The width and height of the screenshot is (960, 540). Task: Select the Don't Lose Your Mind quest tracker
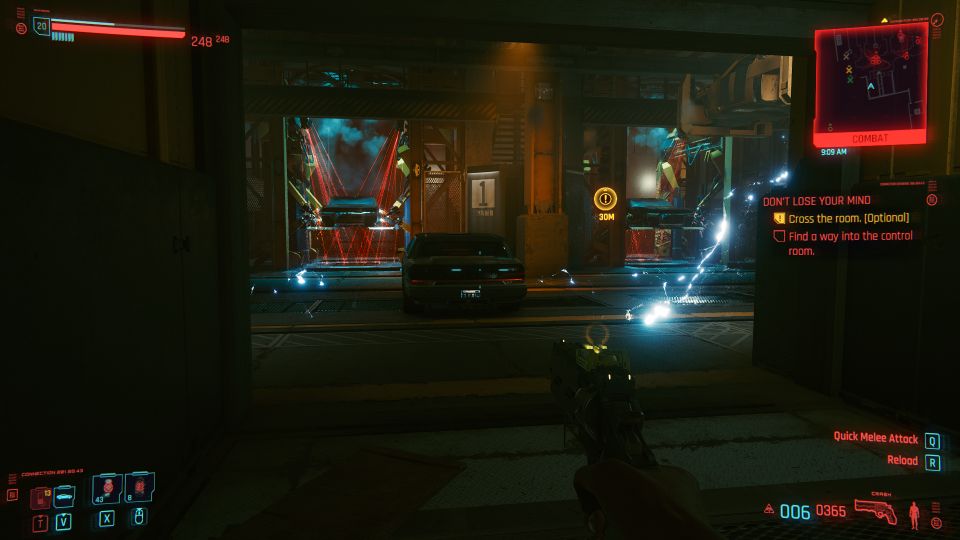coord(817,201)
